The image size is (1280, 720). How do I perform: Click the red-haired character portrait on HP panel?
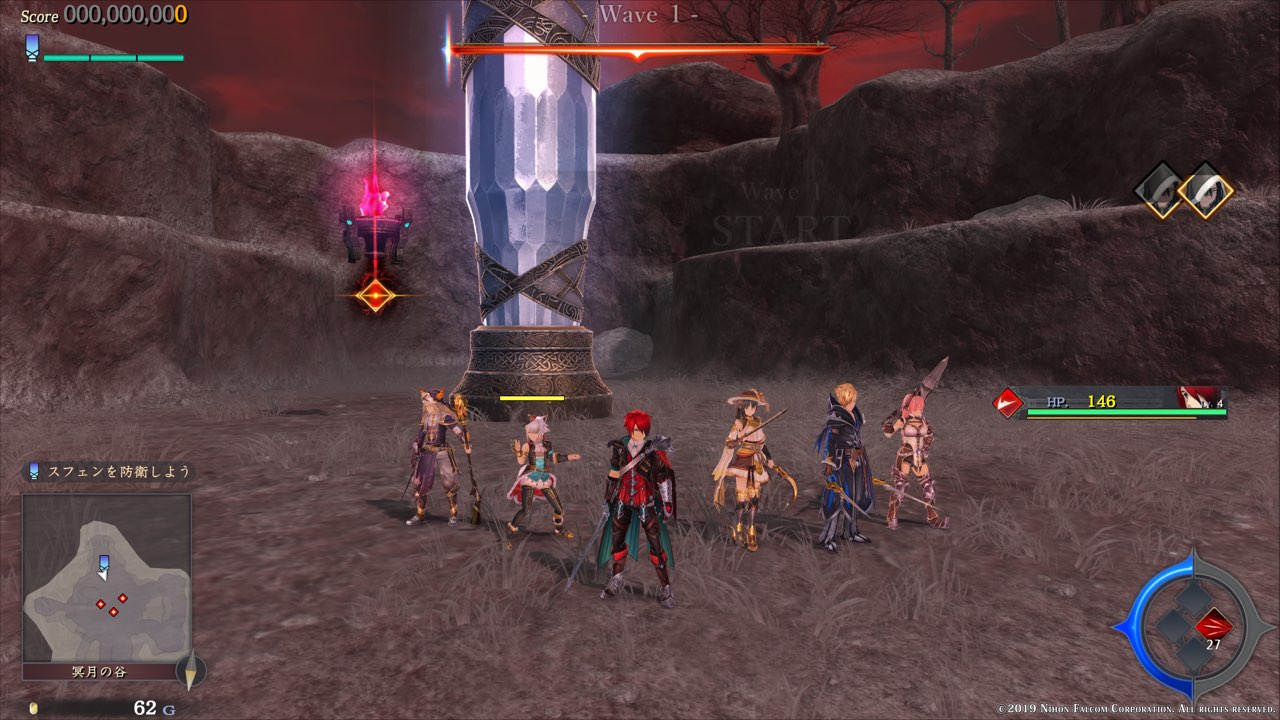pyautogui.click(x=1199, y=400)
